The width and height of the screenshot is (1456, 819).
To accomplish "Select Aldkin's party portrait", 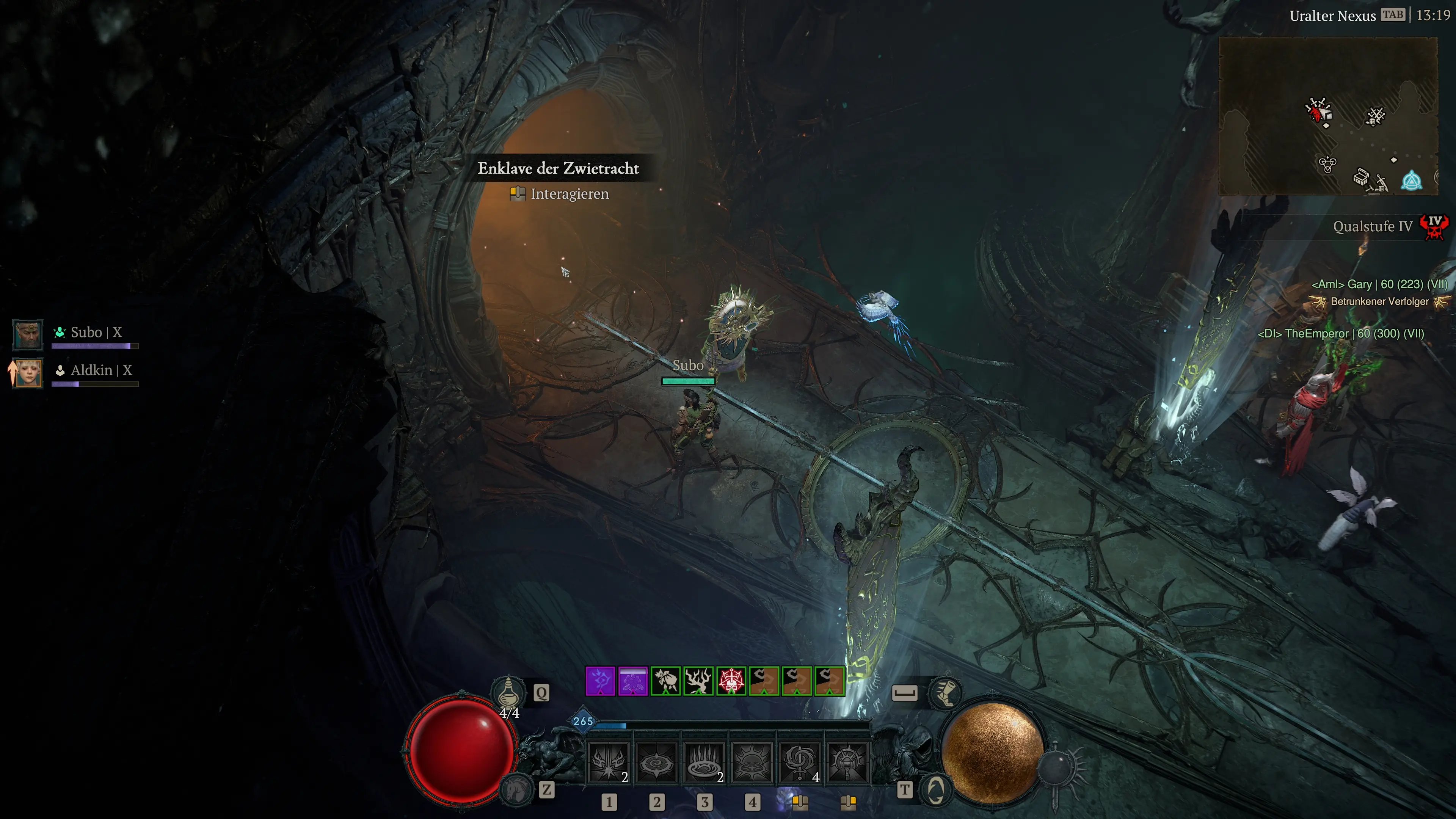I will click(27, 372).
